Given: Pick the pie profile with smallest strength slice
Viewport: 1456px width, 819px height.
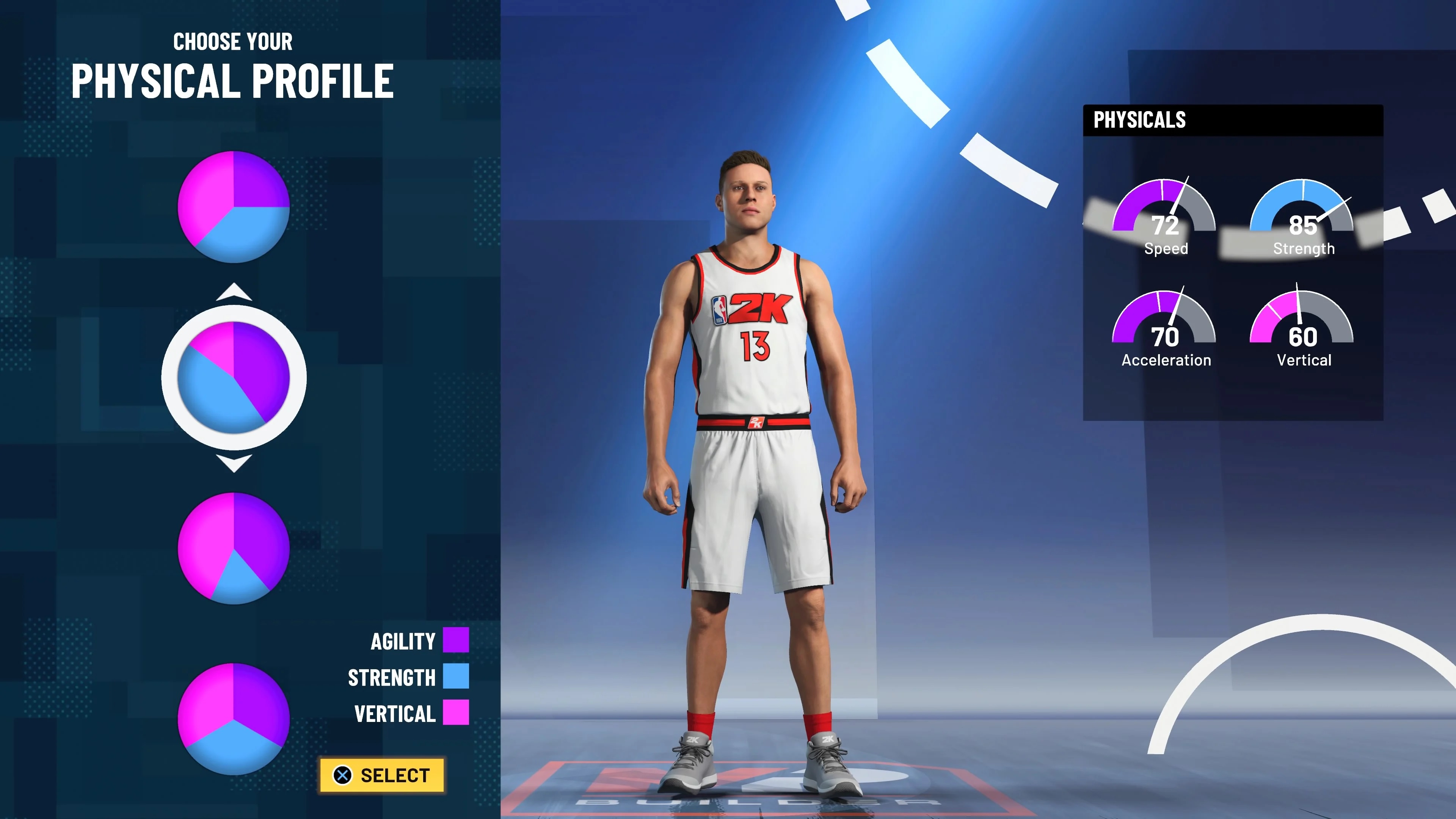Looking at the screenshot, I should click(x=234, y=548).
